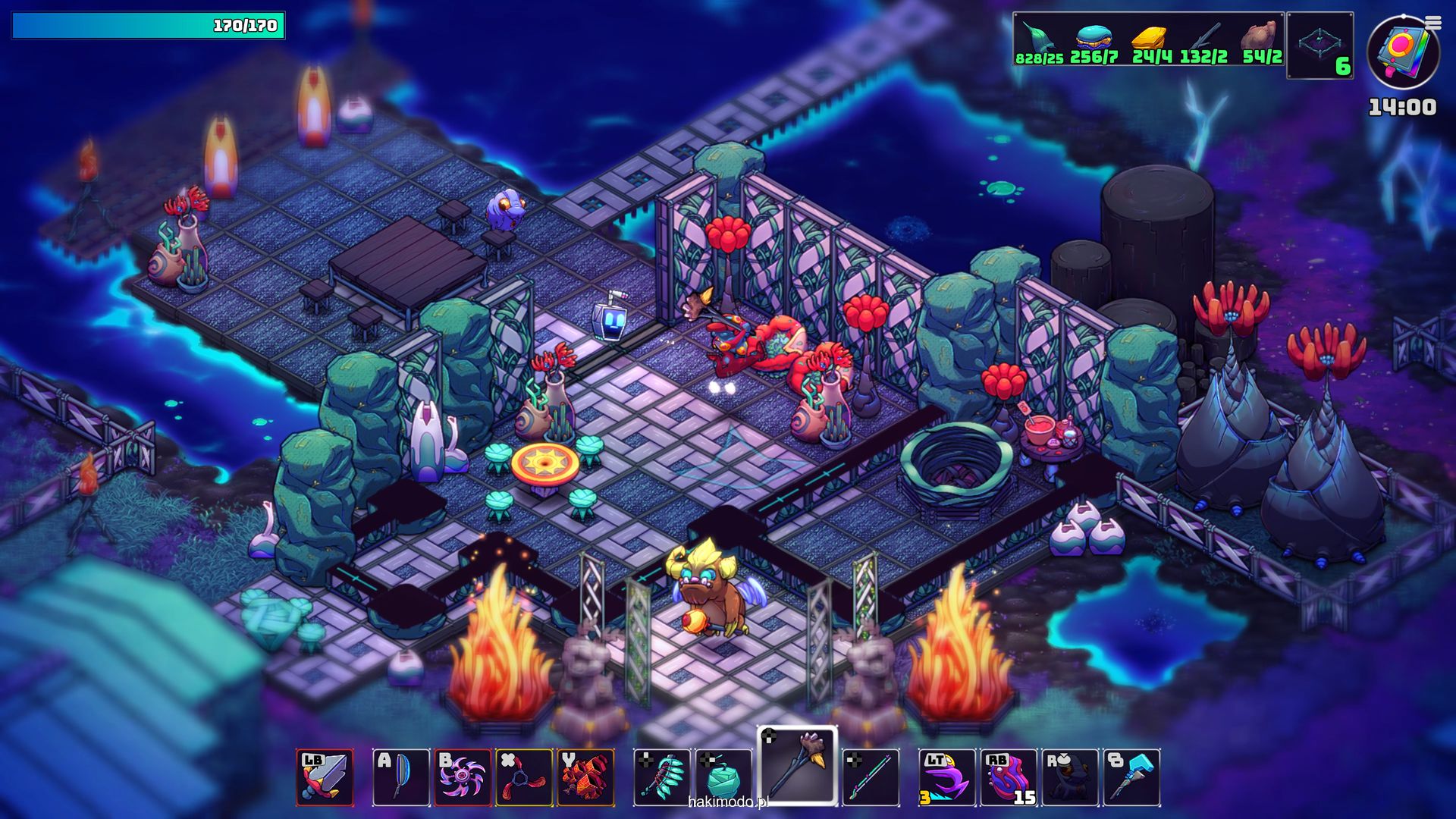
Task: Click the gold bar resource icon
Action: [1150, 36]
